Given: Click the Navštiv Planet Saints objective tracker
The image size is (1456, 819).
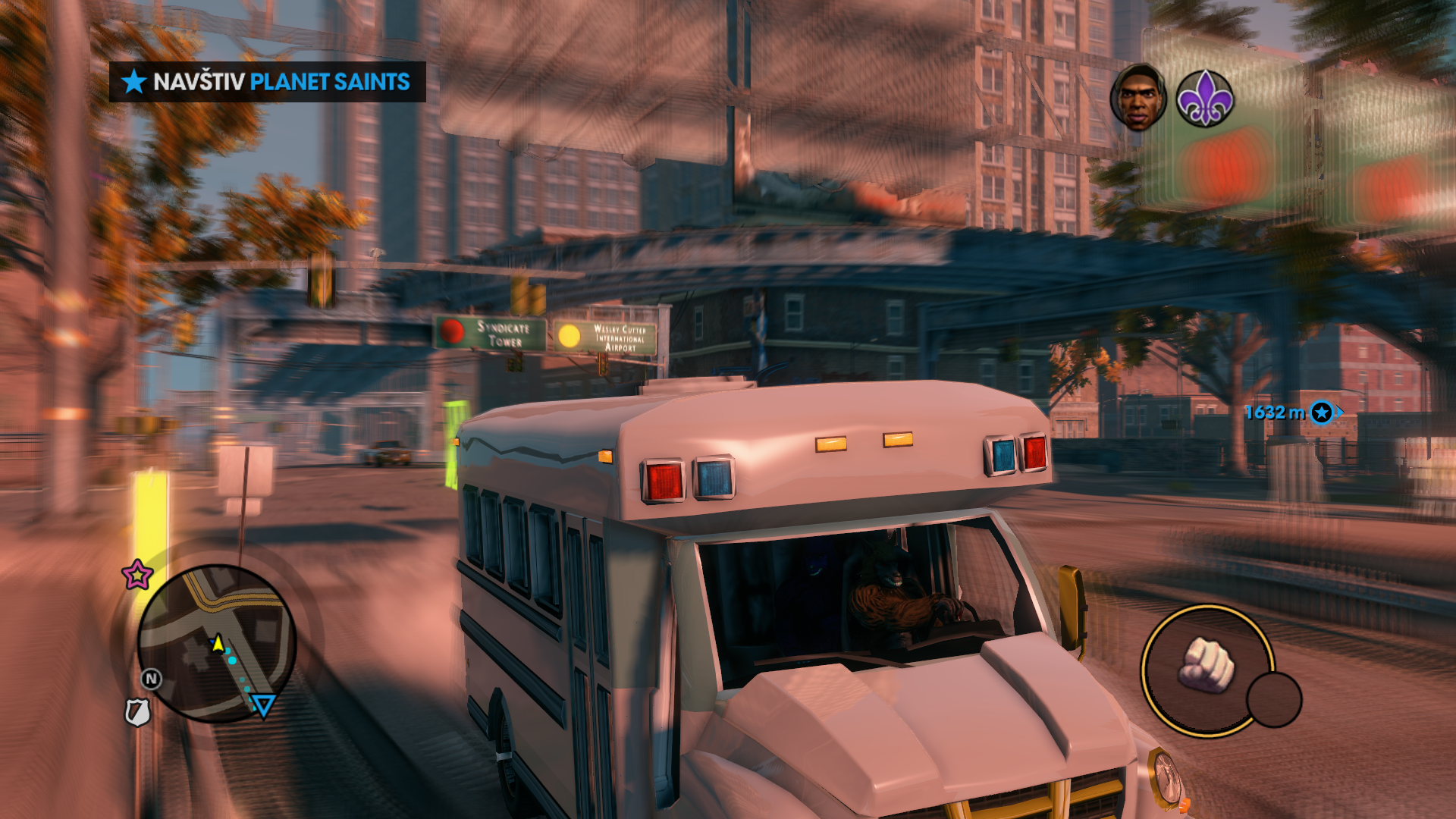Looking at the screenshot, I should click(267, 82).
